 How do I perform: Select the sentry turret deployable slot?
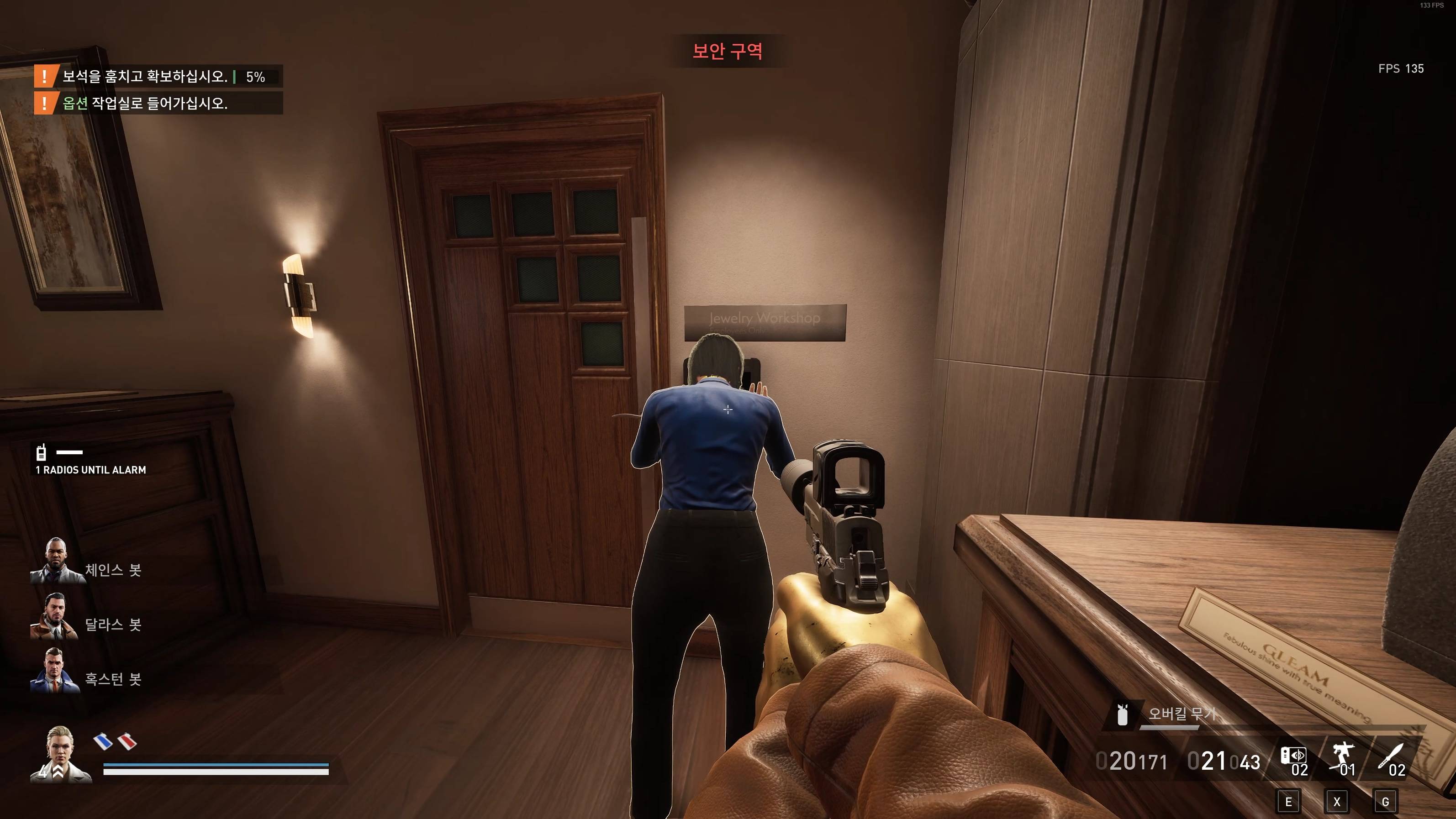pyautogui.click(x=1343, y=757)
